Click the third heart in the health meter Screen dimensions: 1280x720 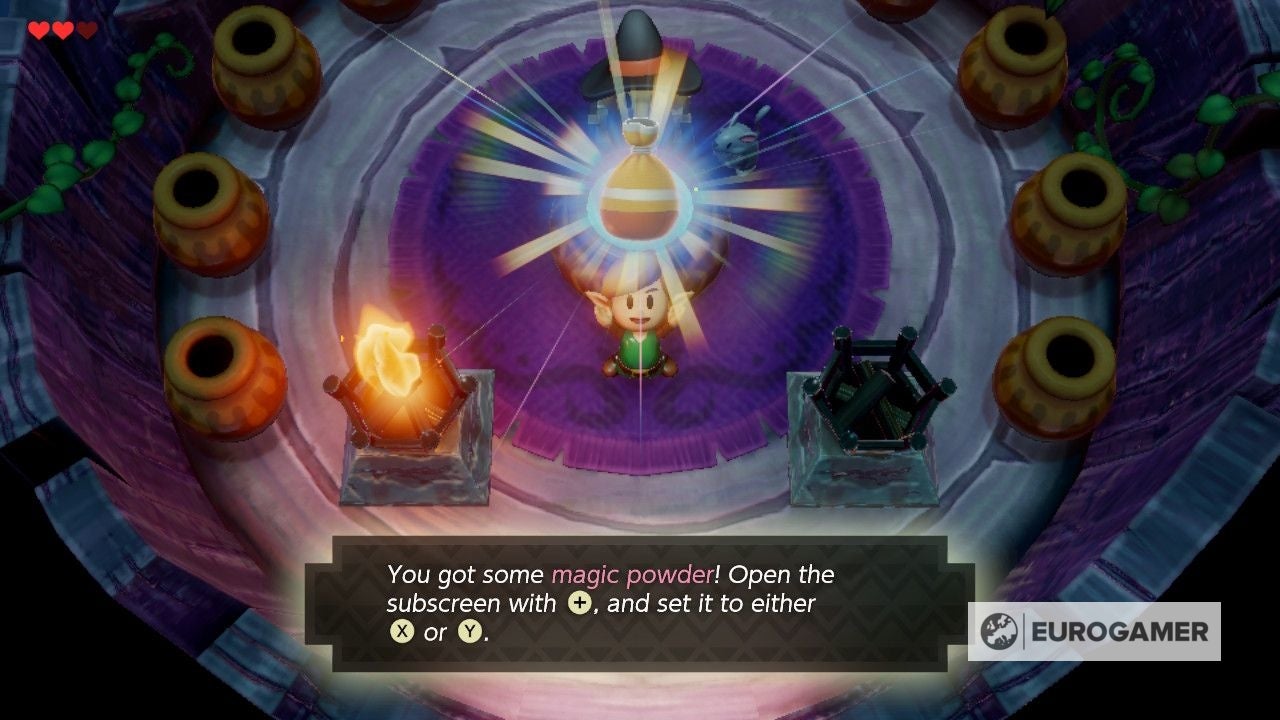[x=88, y=29]
